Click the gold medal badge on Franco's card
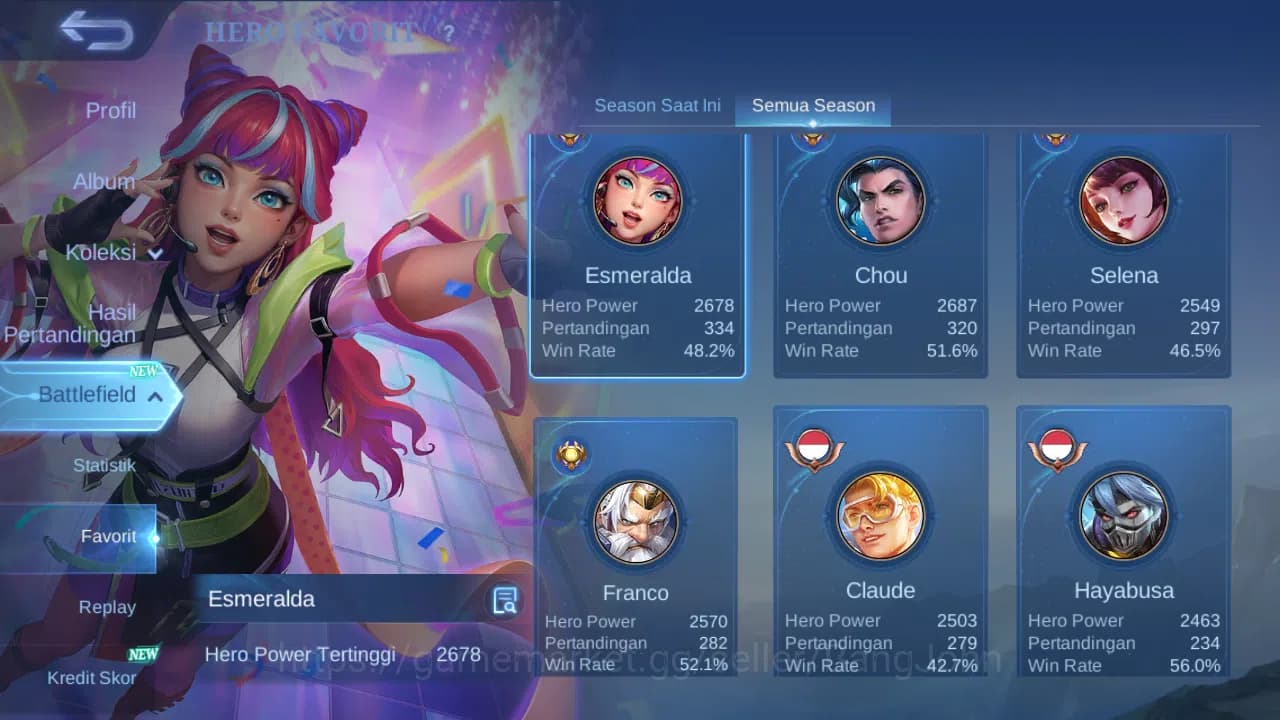This screenshot has width=1280, height=720. click(570, 455)
